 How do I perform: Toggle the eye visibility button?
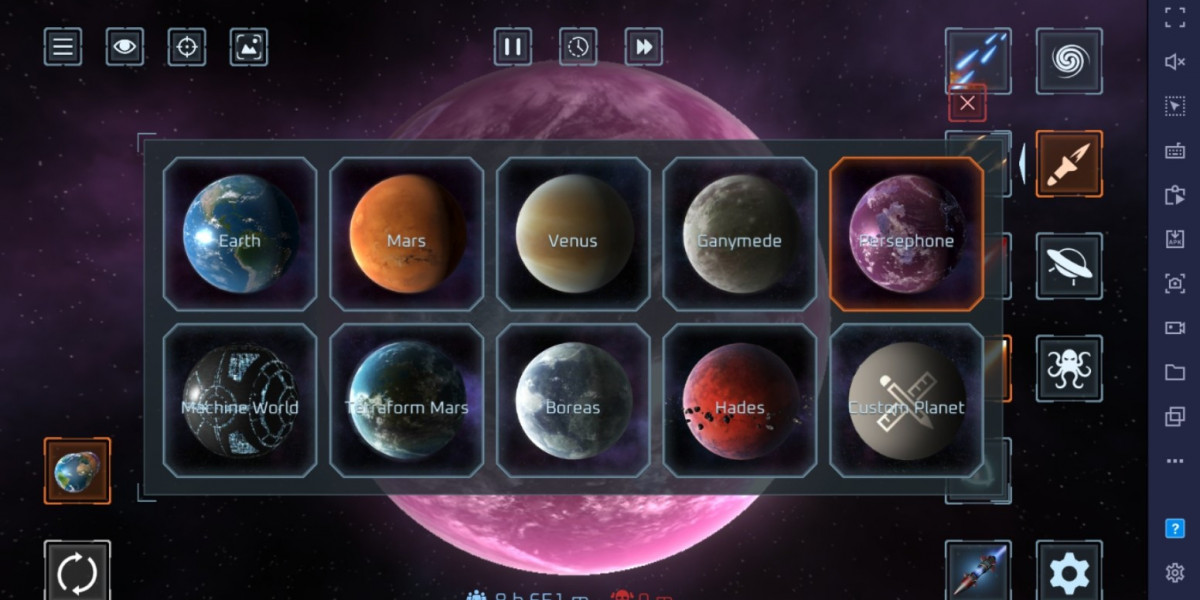tap(125, 47)
